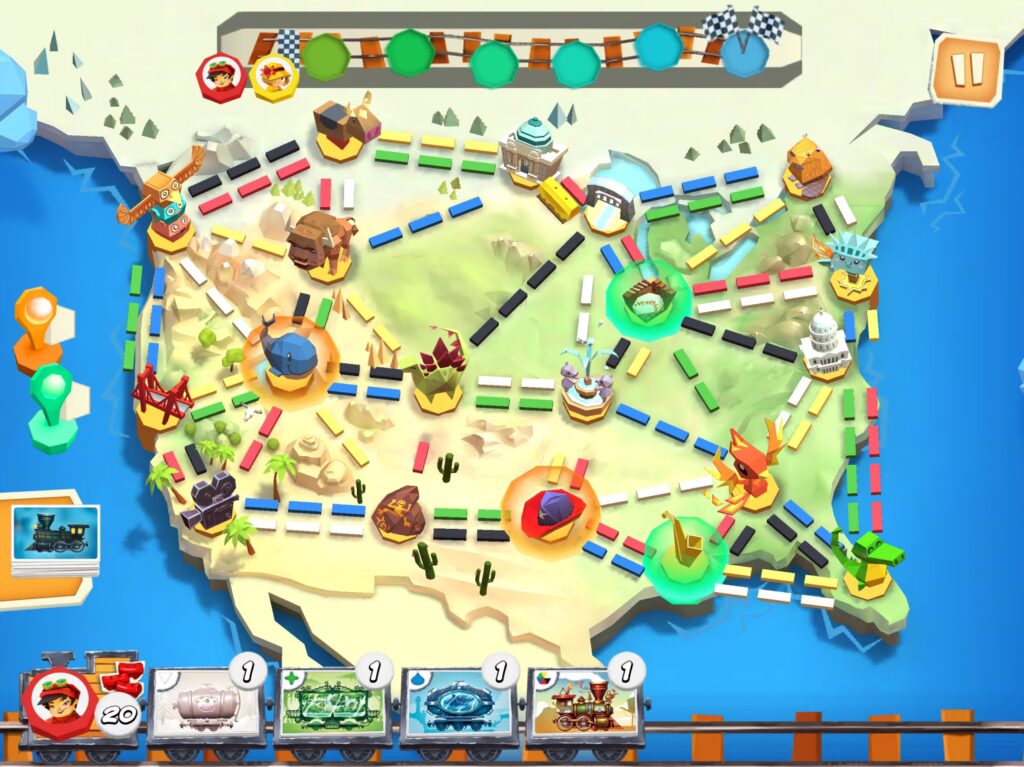Choose the saxophone city on the map
Screen dimensions: 1024x767
(x=685, y=547)
